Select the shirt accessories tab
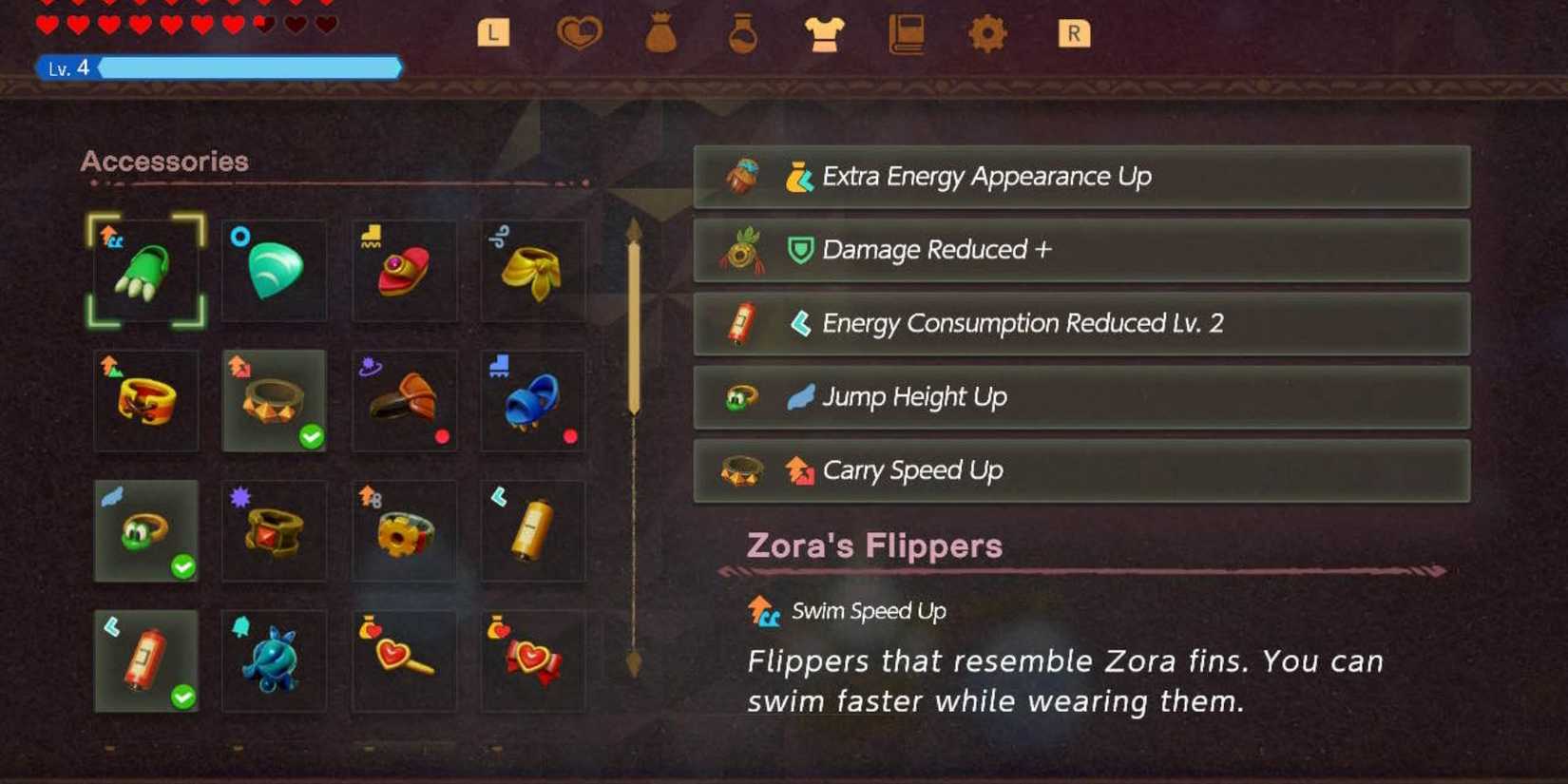 click(825, 31)
